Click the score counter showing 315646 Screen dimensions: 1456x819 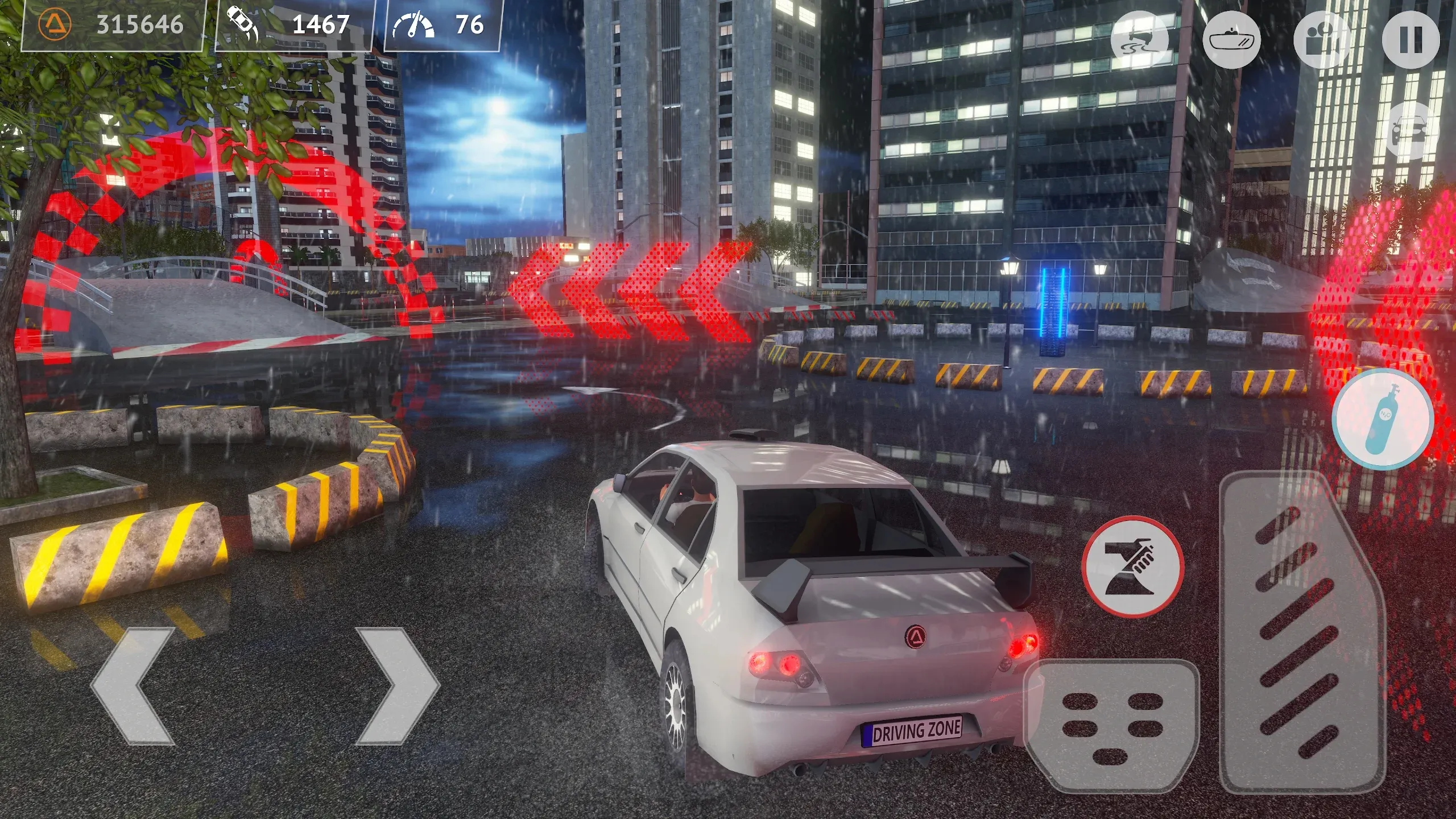[140, 25]
